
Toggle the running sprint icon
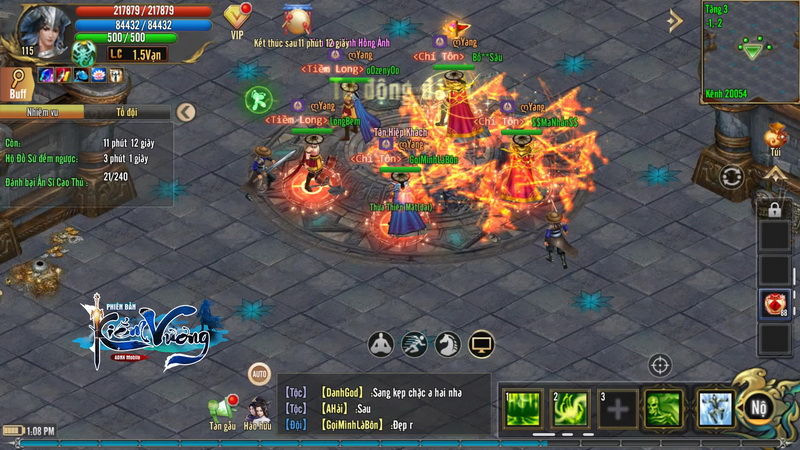click(414, 344)
